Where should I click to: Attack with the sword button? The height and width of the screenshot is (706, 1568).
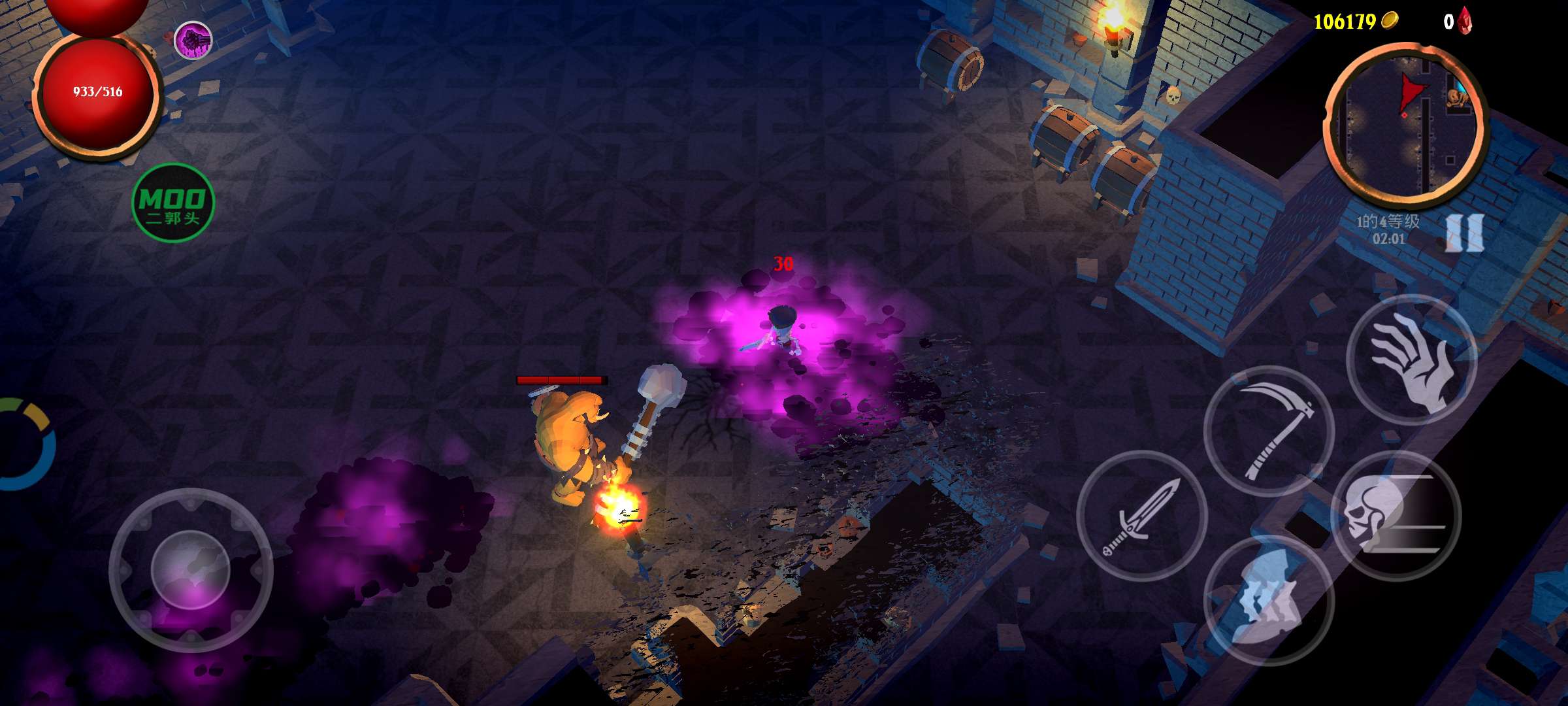pos(1141,516)
